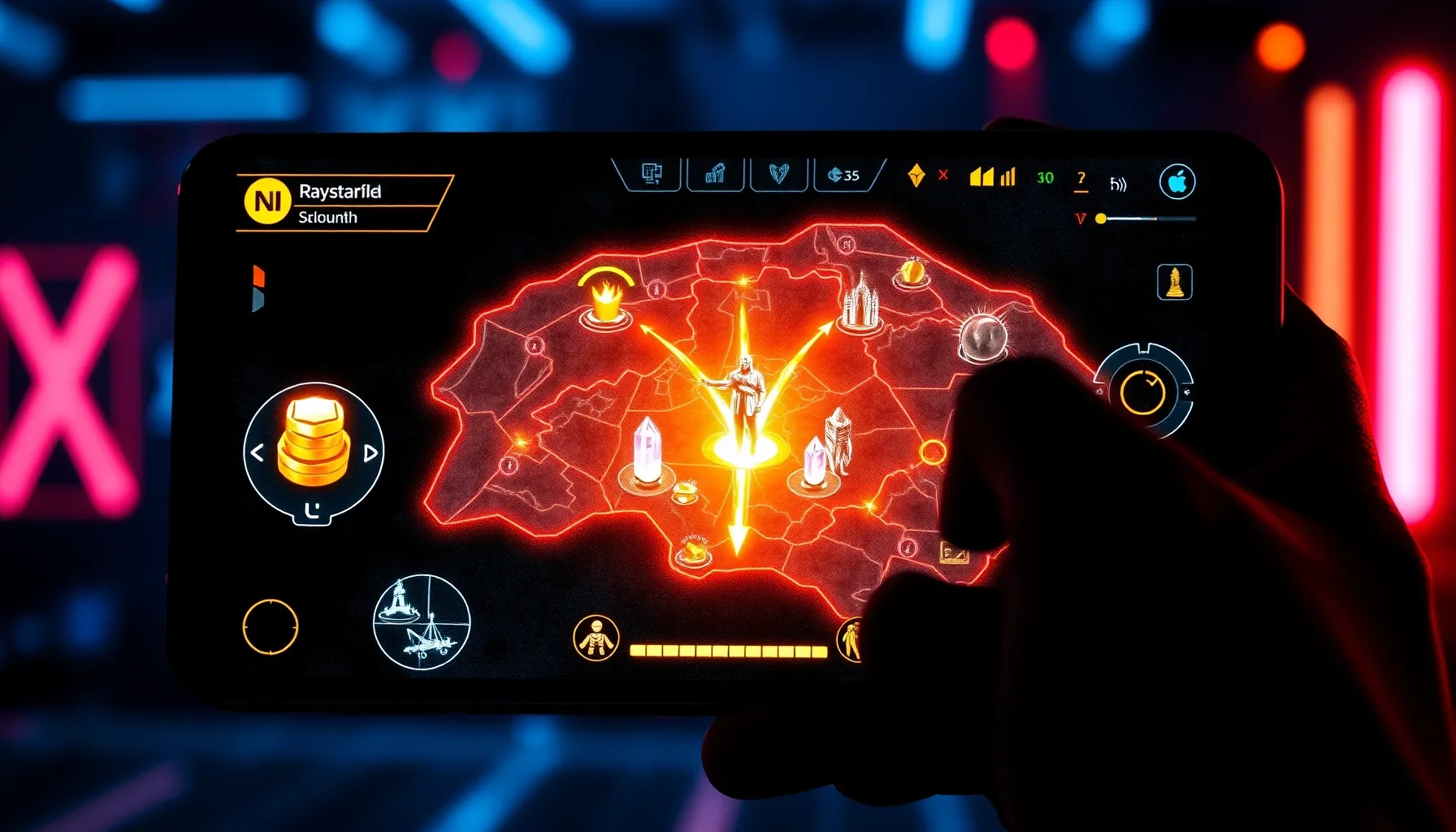Click the gold diamond currency icon
Viewport: 1456px width, 832px height.
click(916, 175)
